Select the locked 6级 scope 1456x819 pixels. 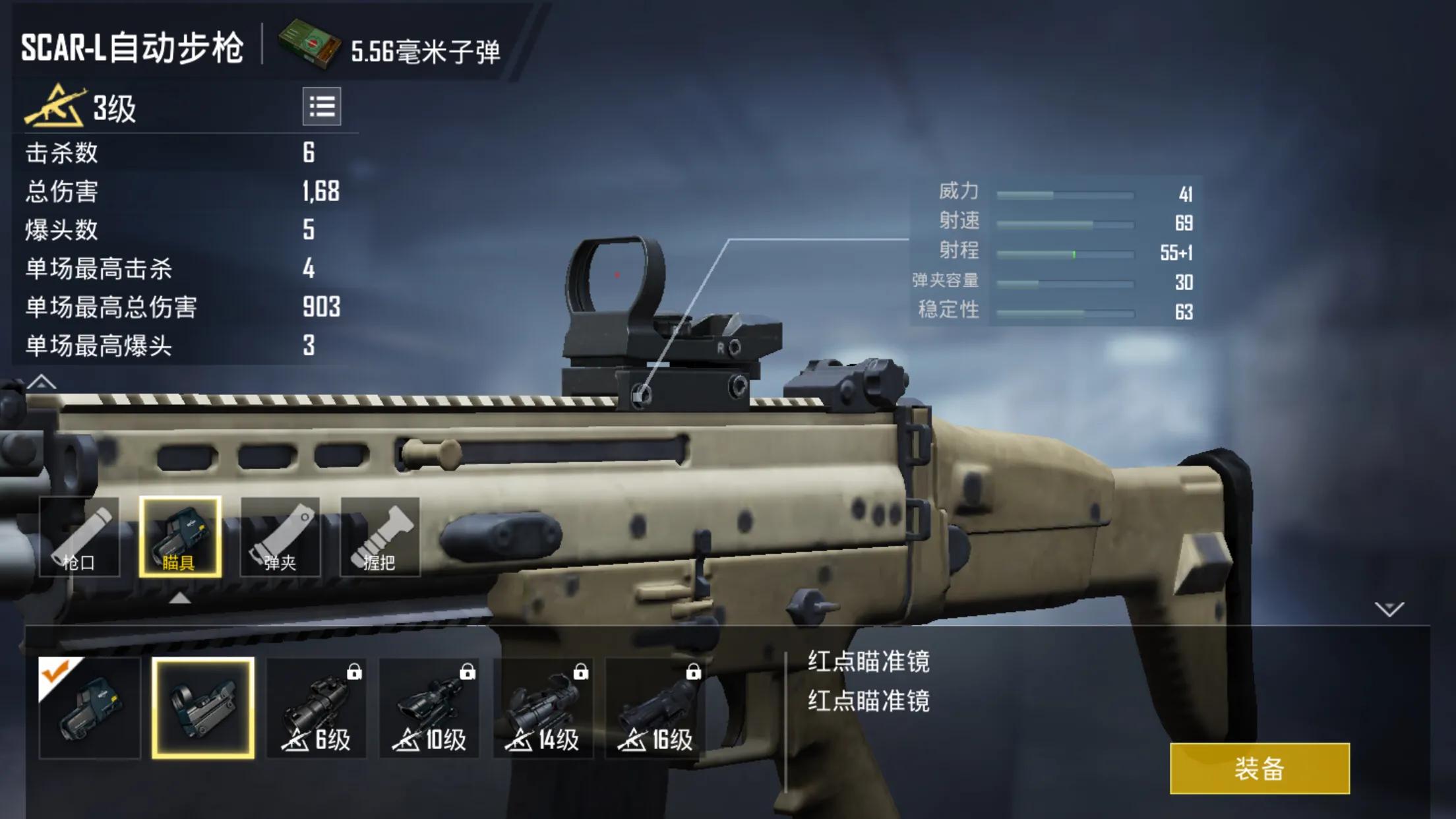(x=317, y=708)
